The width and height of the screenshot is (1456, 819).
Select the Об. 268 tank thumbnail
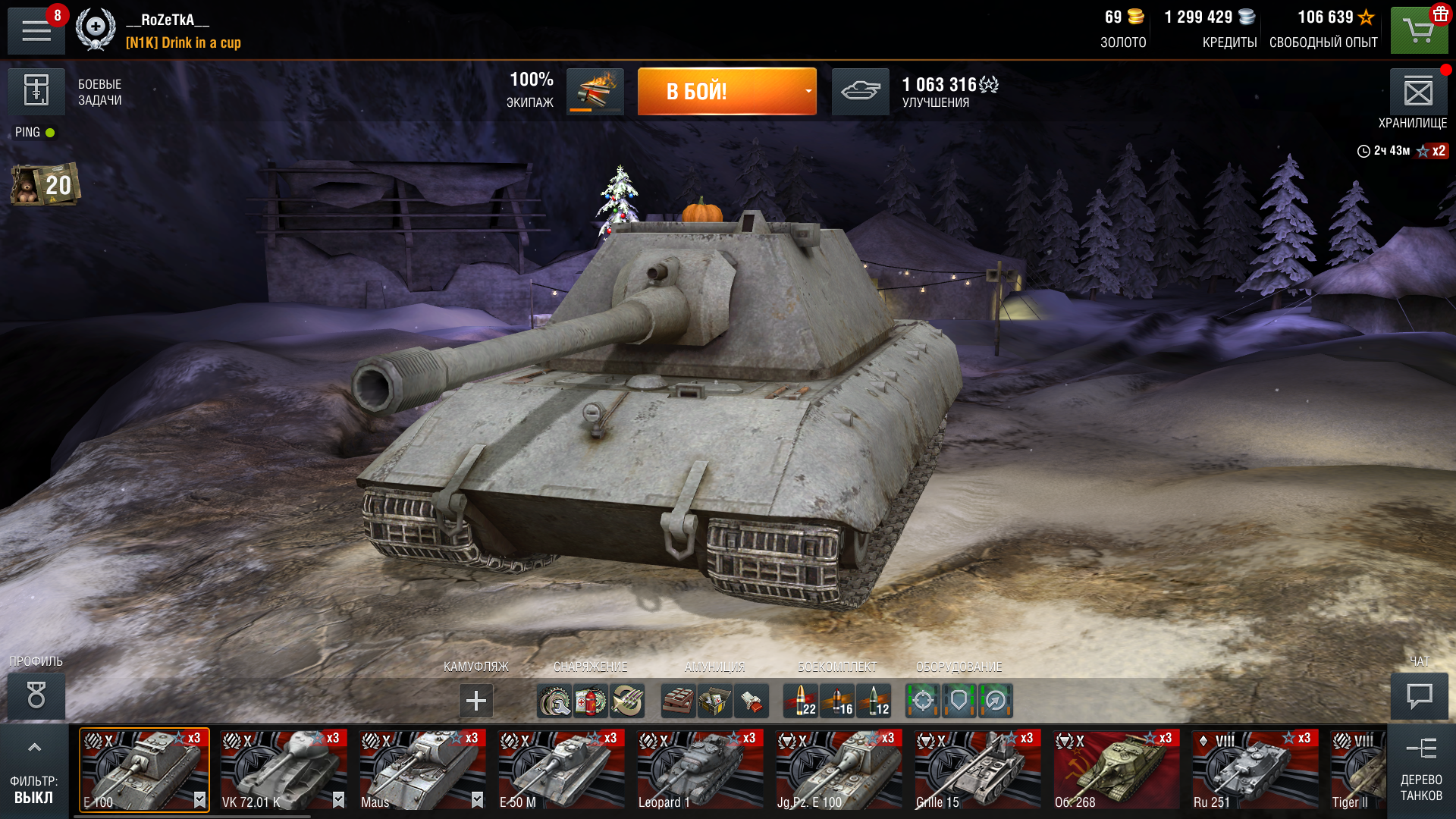pos(1116,770)
